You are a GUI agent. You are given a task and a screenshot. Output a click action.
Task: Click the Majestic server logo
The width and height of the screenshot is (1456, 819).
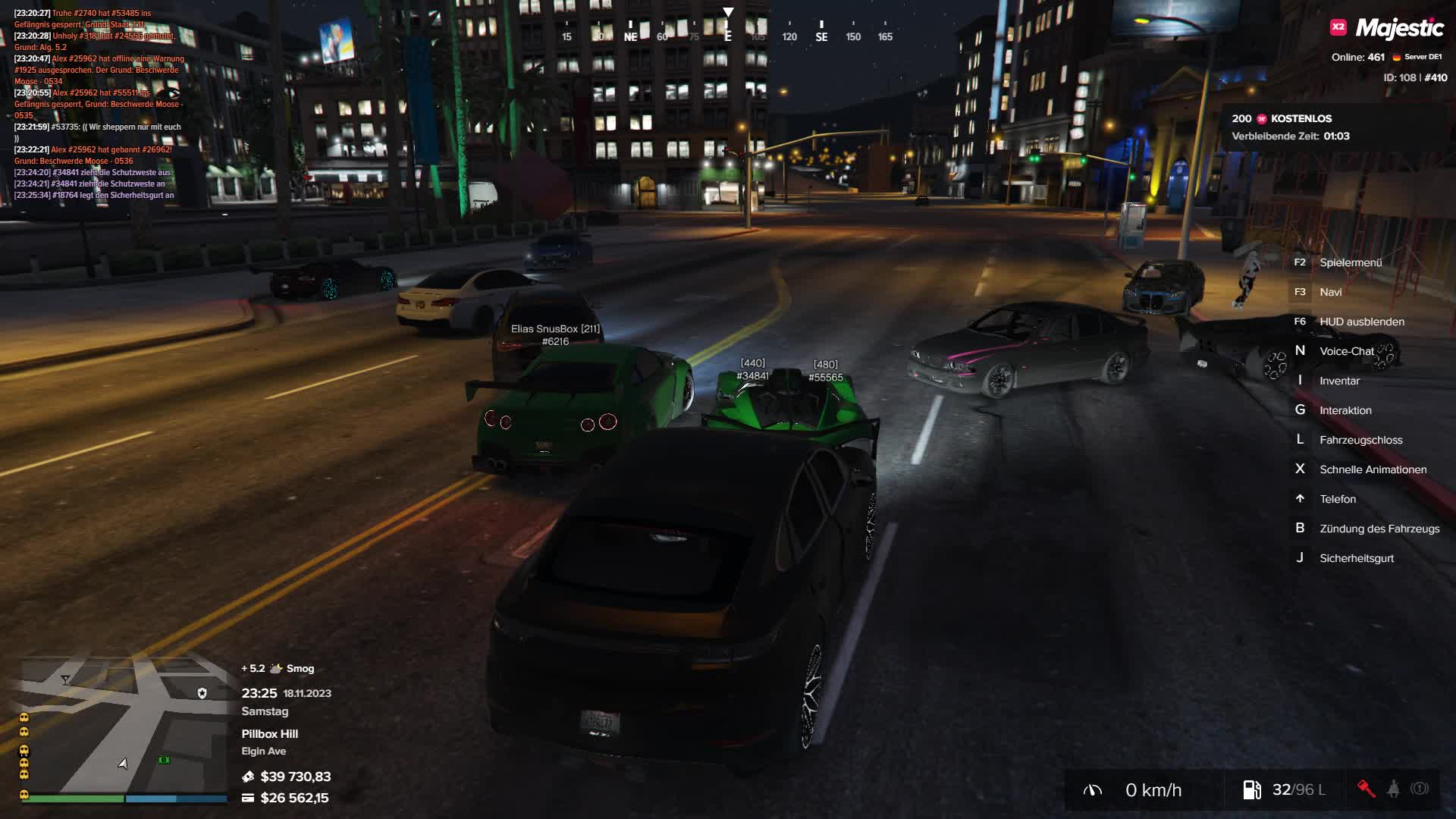[x=1388, y=29]
